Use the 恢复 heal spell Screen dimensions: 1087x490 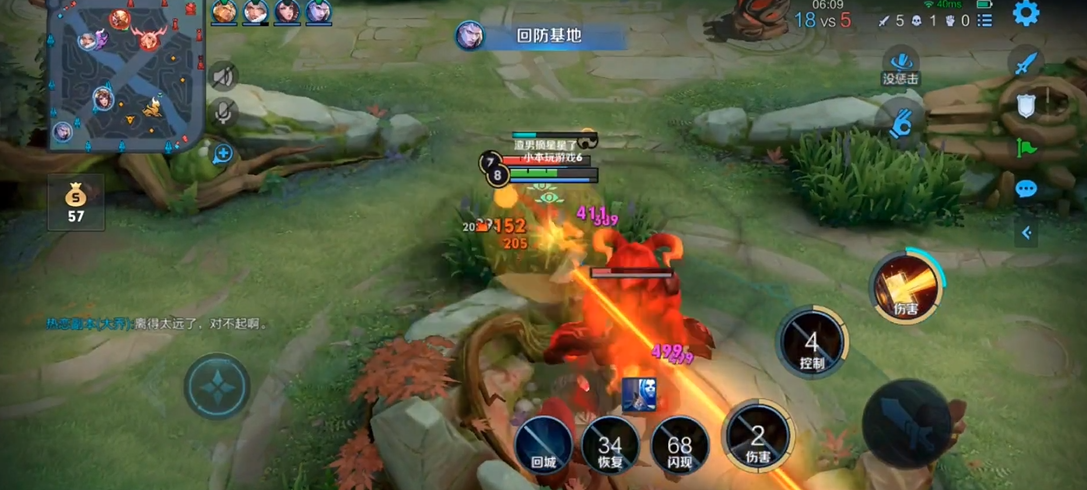610,446
